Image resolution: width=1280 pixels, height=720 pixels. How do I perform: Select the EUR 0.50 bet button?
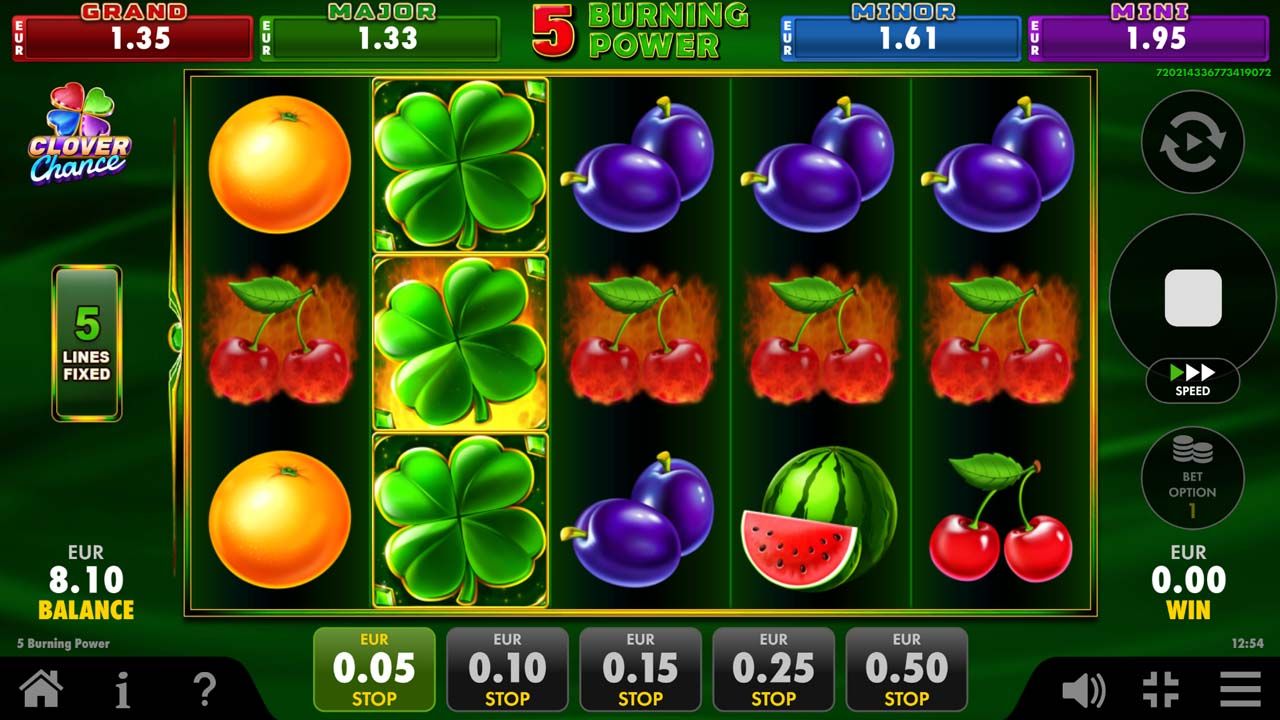[x=906, y=669]
